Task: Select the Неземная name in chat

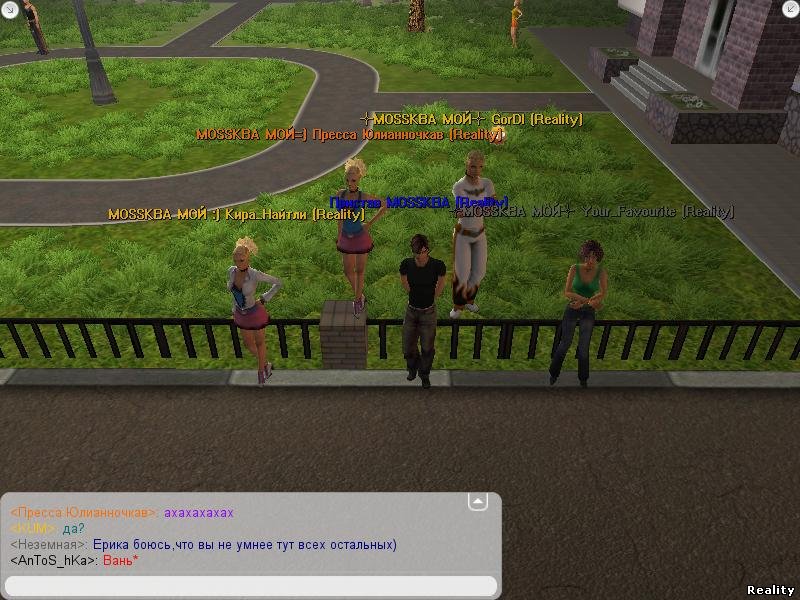Action: tap(48, 545)
